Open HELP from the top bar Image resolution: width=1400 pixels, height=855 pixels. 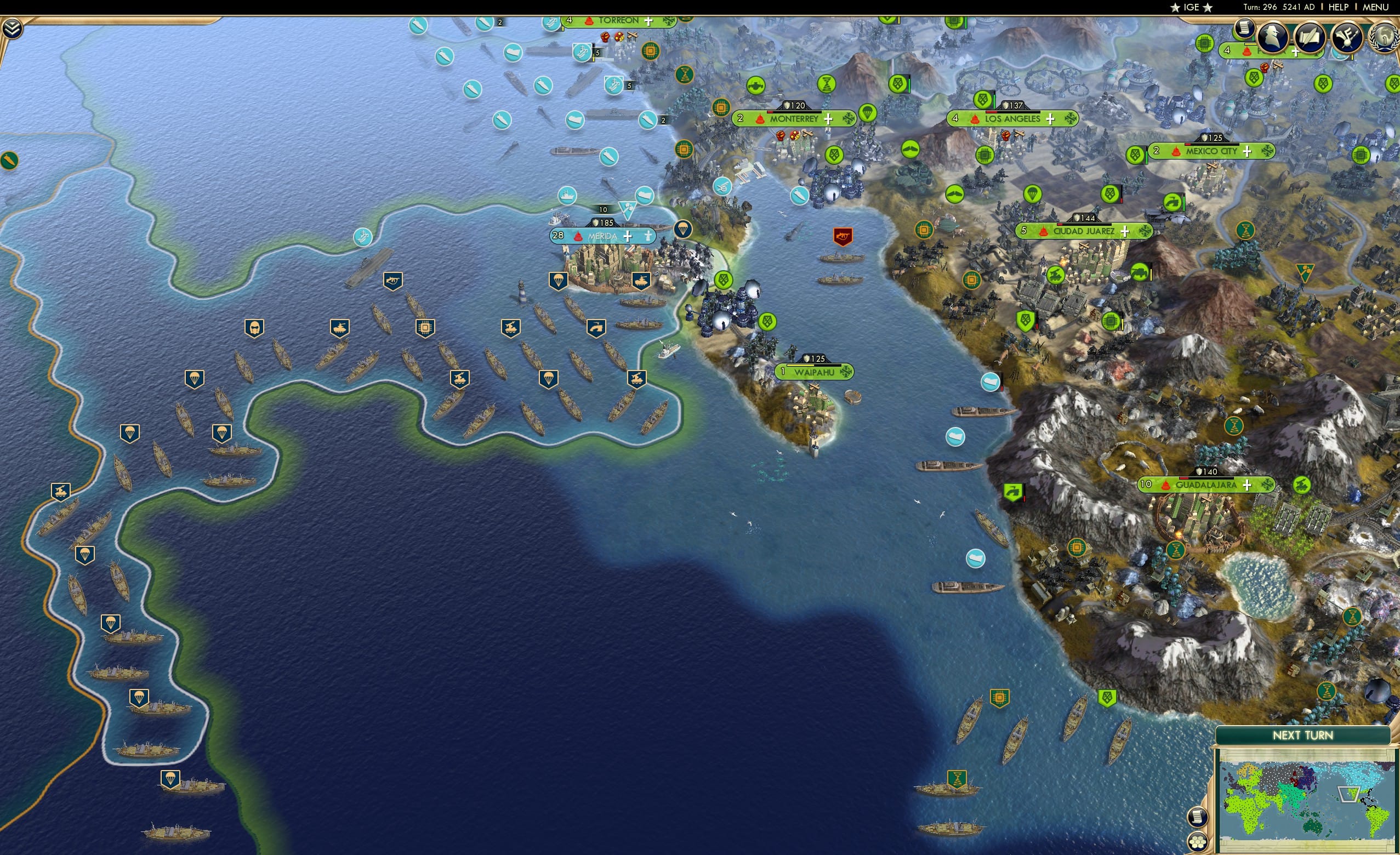1339,7
